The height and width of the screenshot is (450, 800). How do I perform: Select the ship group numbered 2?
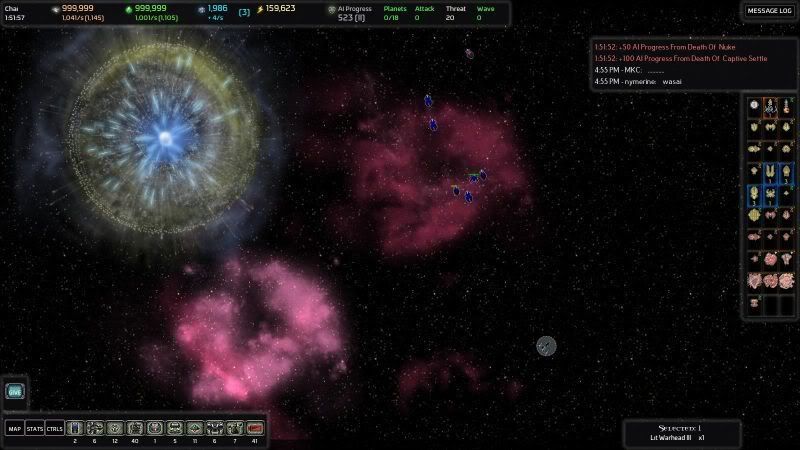pos(75,428)
